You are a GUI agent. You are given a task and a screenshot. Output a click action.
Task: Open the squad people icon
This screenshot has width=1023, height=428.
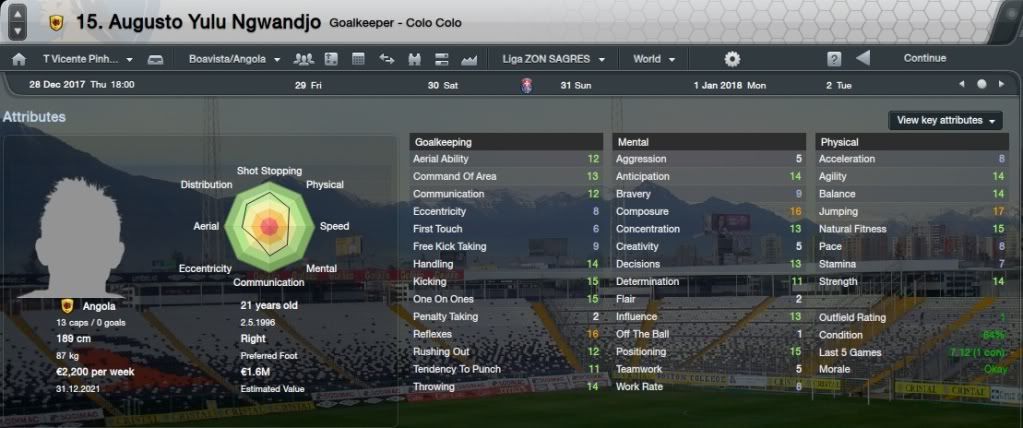(x=304, y=59)
